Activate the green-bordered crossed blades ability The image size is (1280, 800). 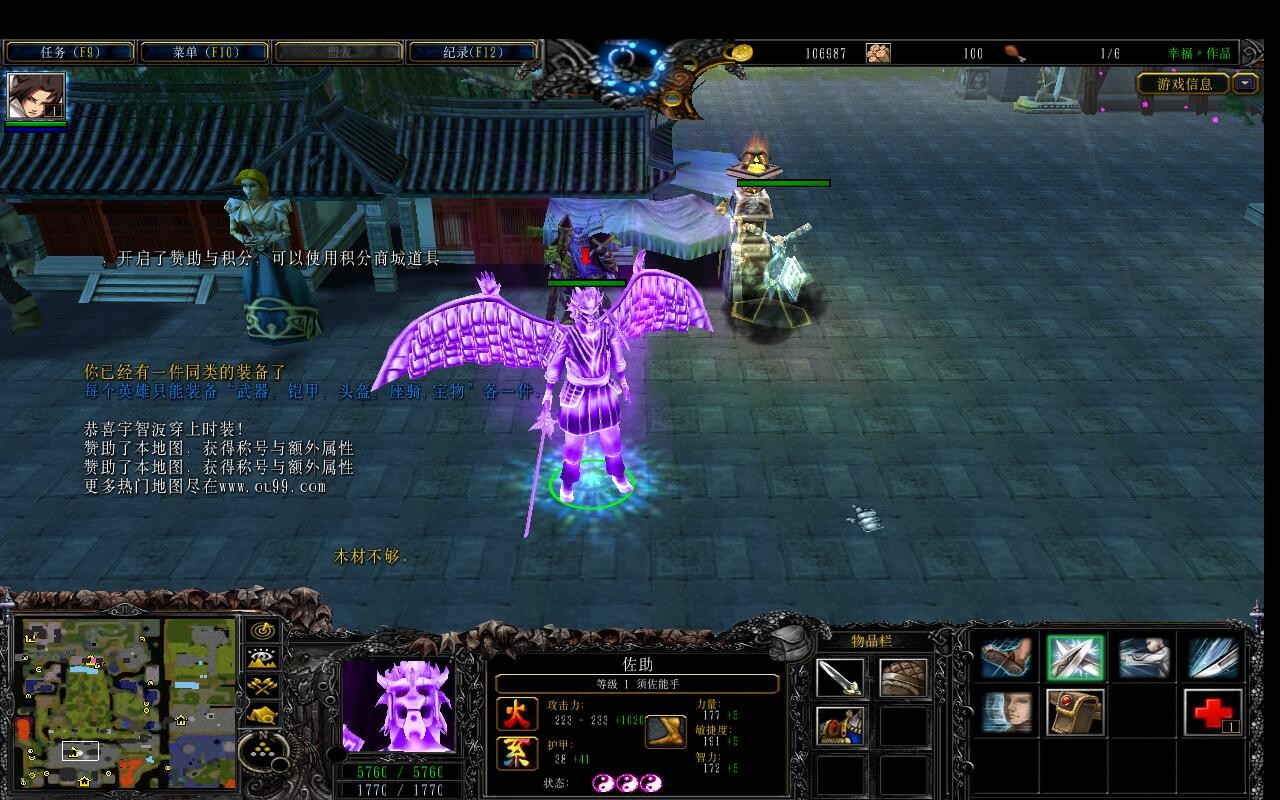pos(1075,660)
